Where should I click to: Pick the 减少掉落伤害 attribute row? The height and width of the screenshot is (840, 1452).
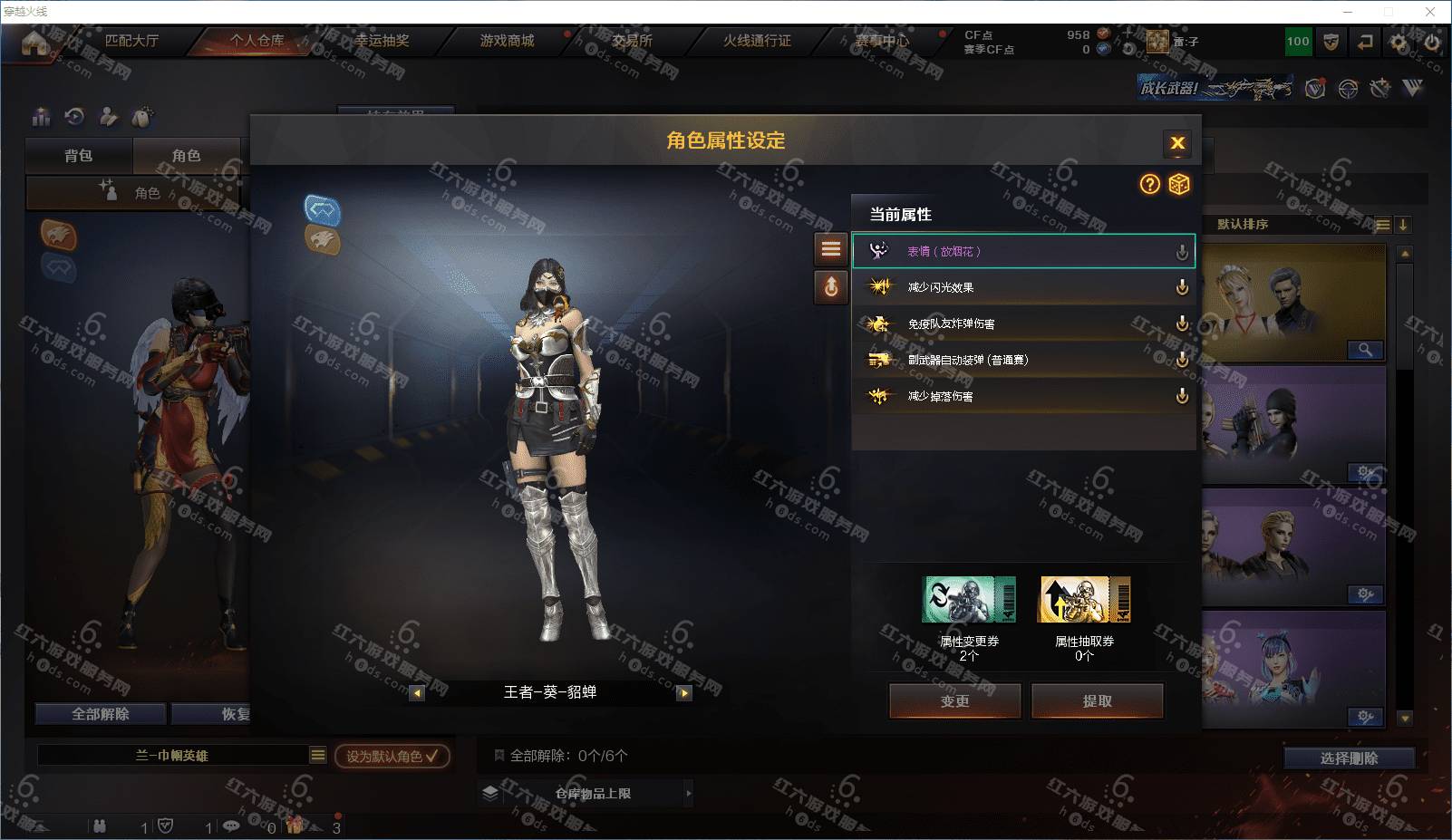tap(1022, 396)
